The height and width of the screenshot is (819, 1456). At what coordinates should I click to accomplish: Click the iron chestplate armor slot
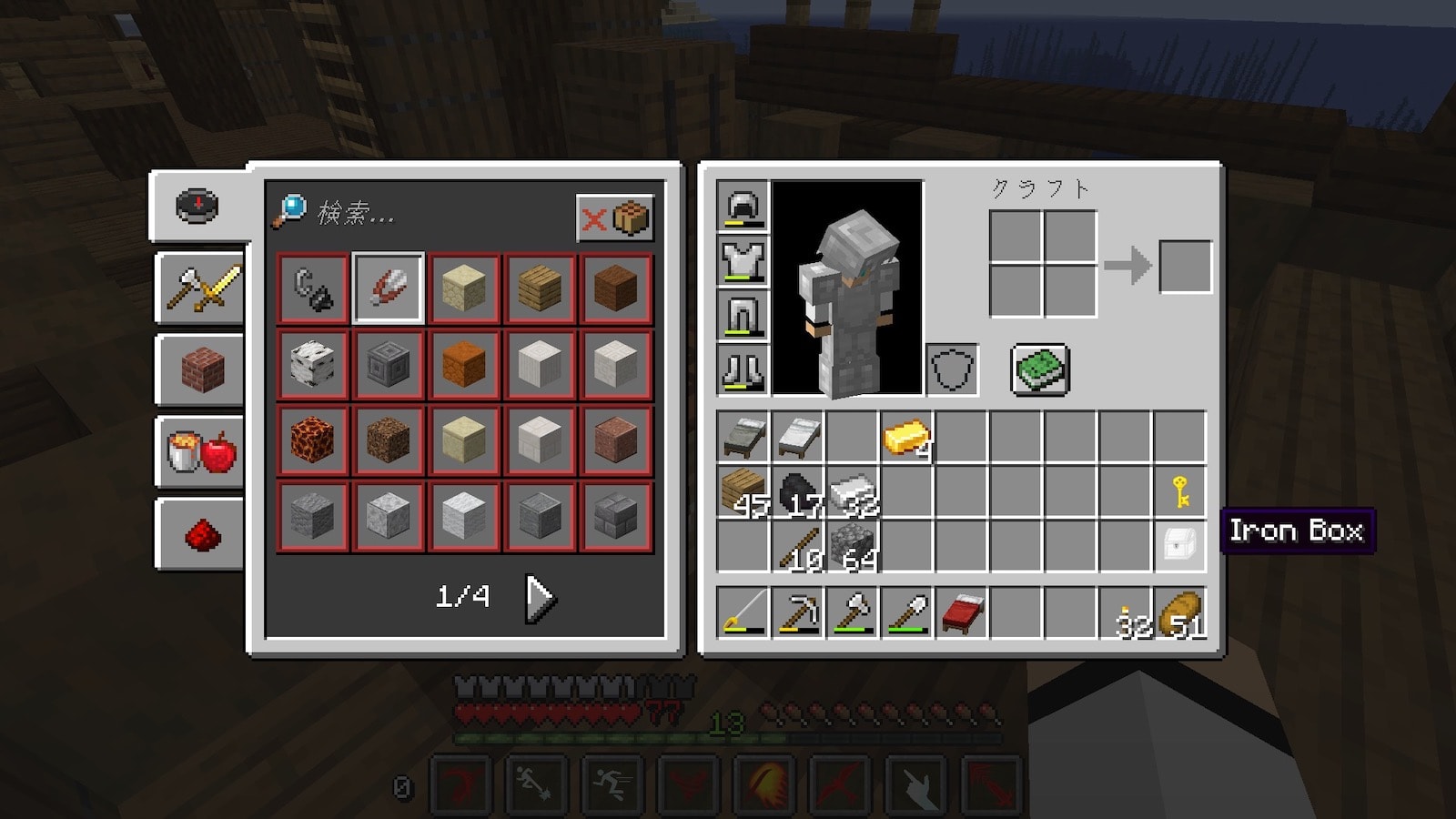743,260
